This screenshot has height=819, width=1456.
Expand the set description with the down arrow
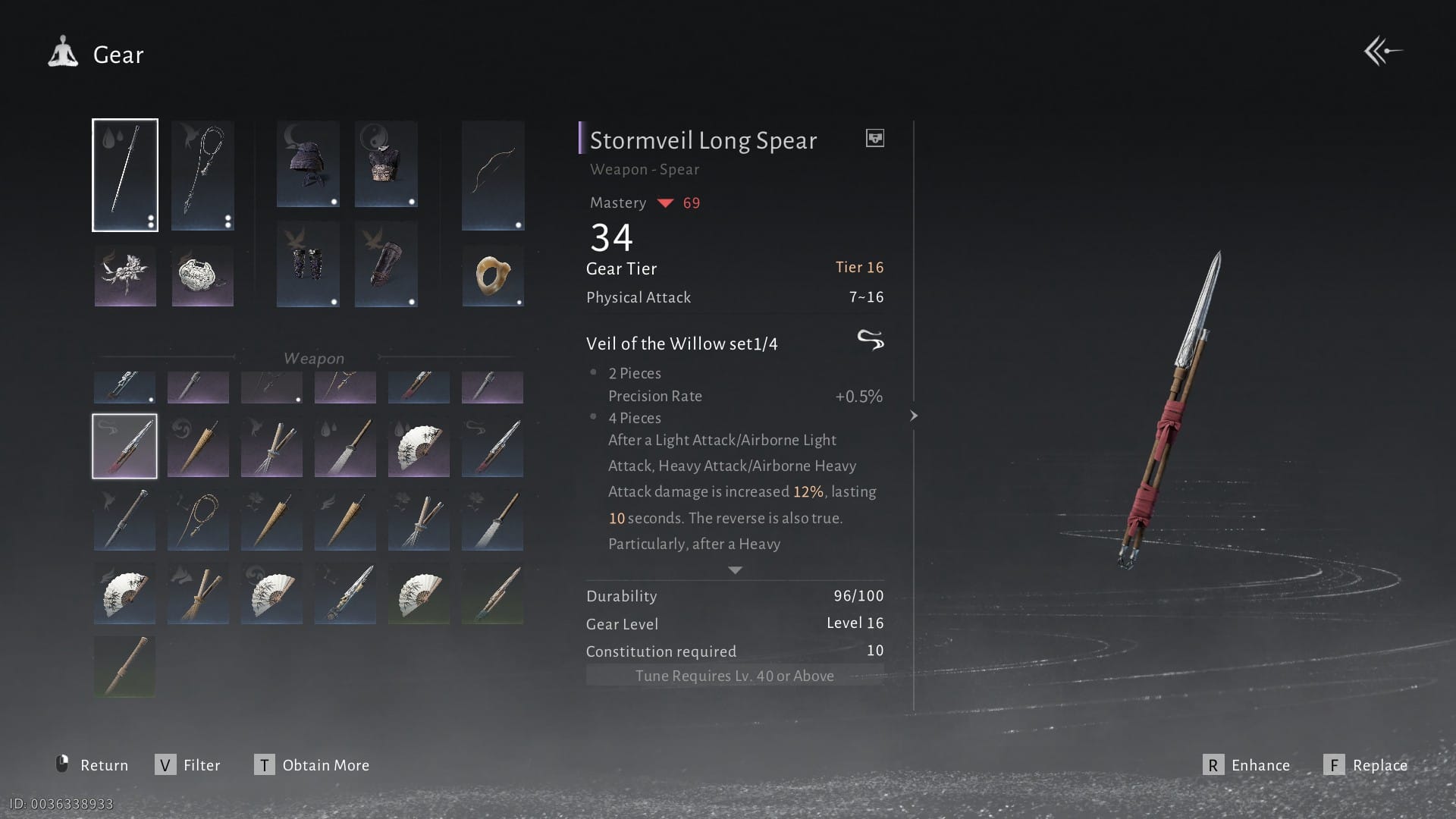tap(735, 570)
